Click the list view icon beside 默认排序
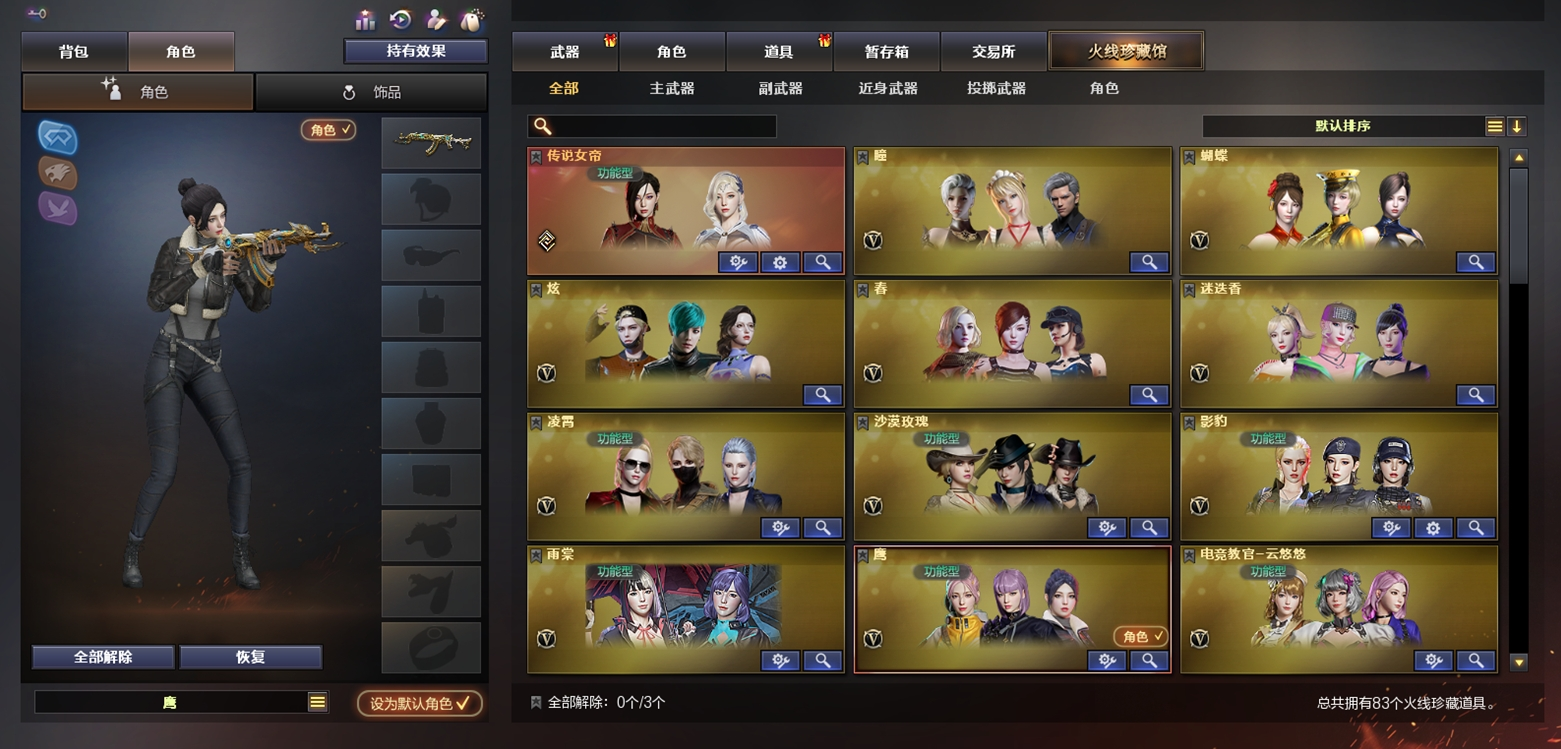1561x749 pixels. click(x=1494, y=126)
